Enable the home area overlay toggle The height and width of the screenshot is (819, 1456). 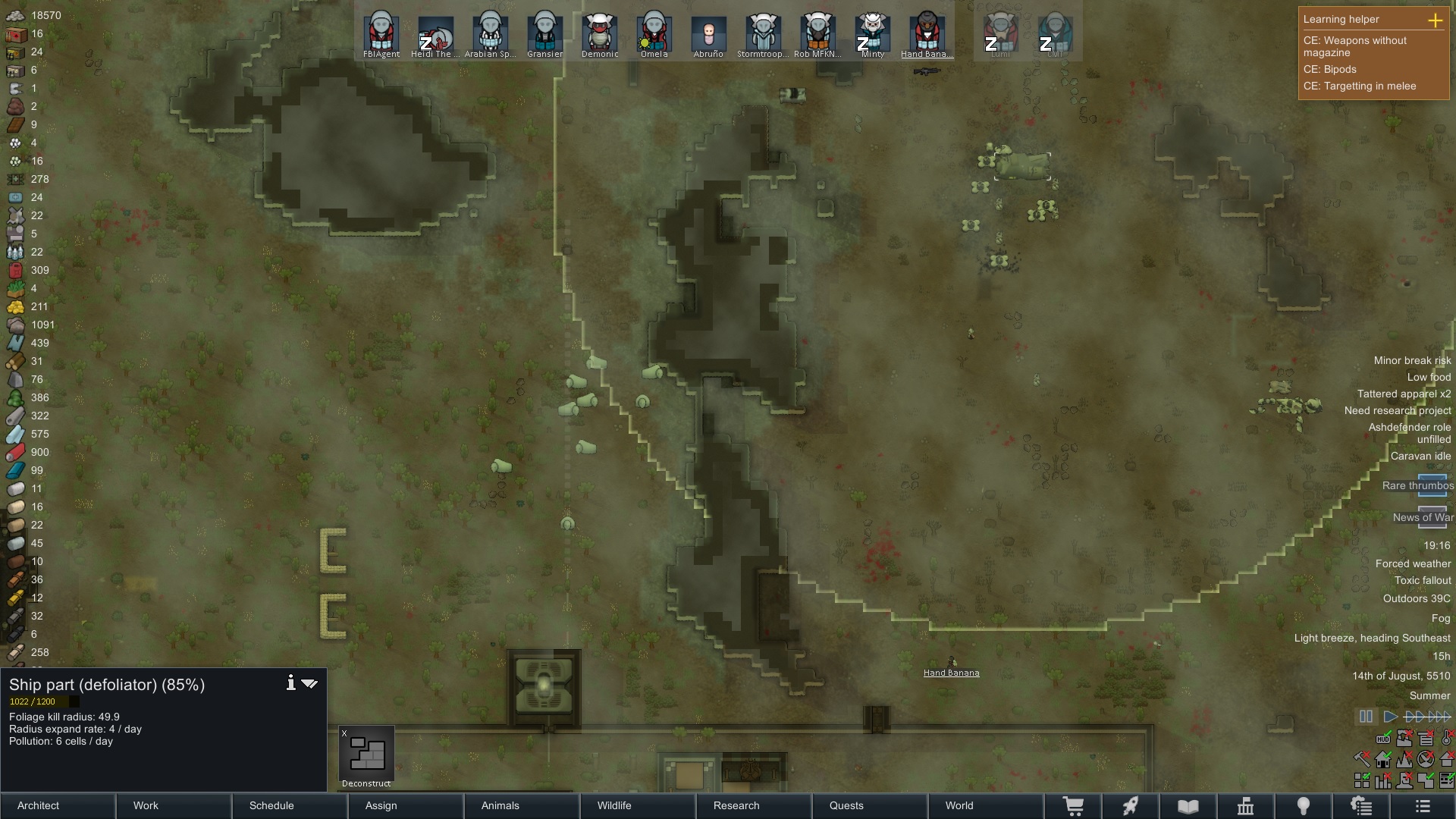click(x=1383, y=760)
